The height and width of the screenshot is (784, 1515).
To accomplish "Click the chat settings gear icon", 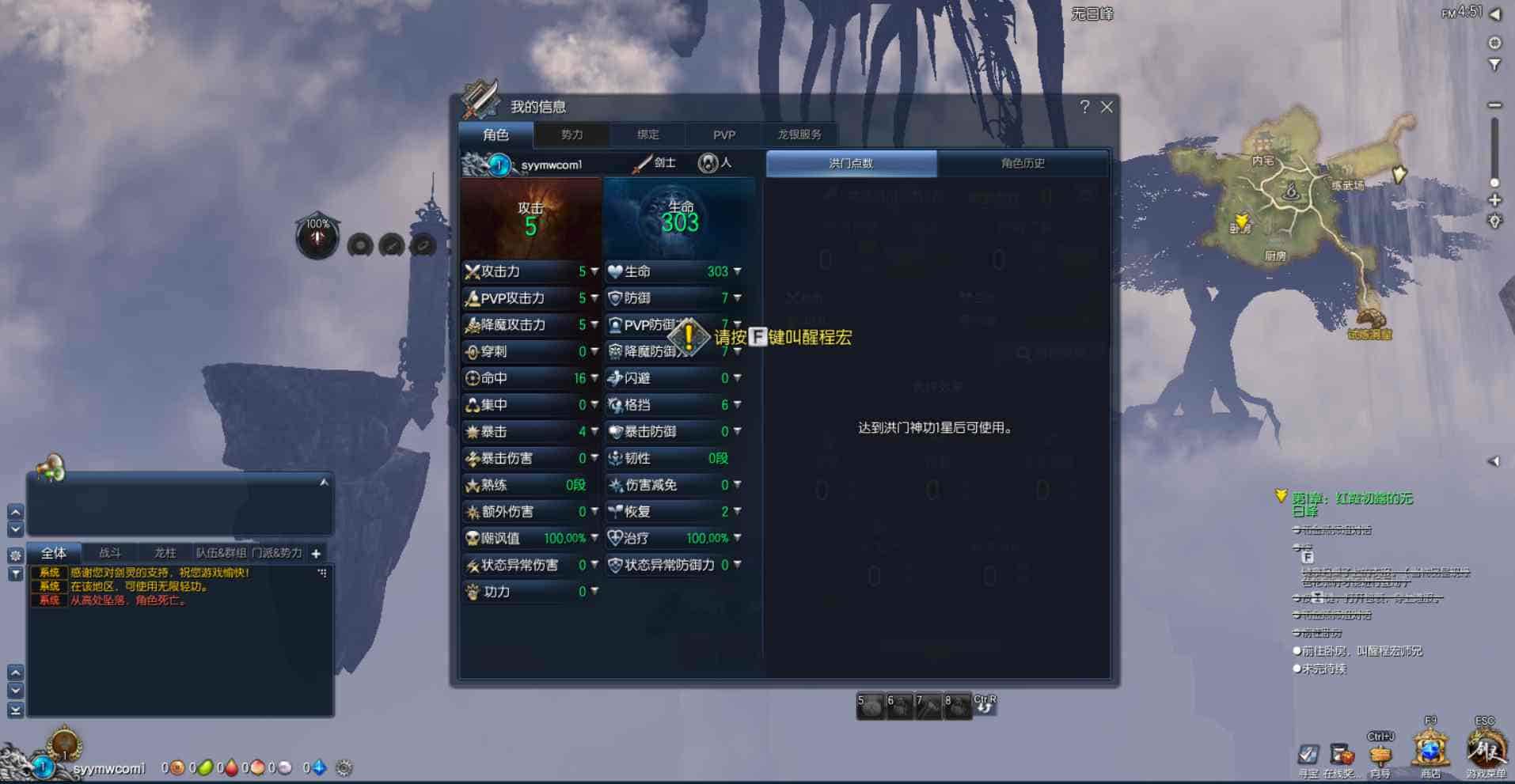I will tap(15, 554).
